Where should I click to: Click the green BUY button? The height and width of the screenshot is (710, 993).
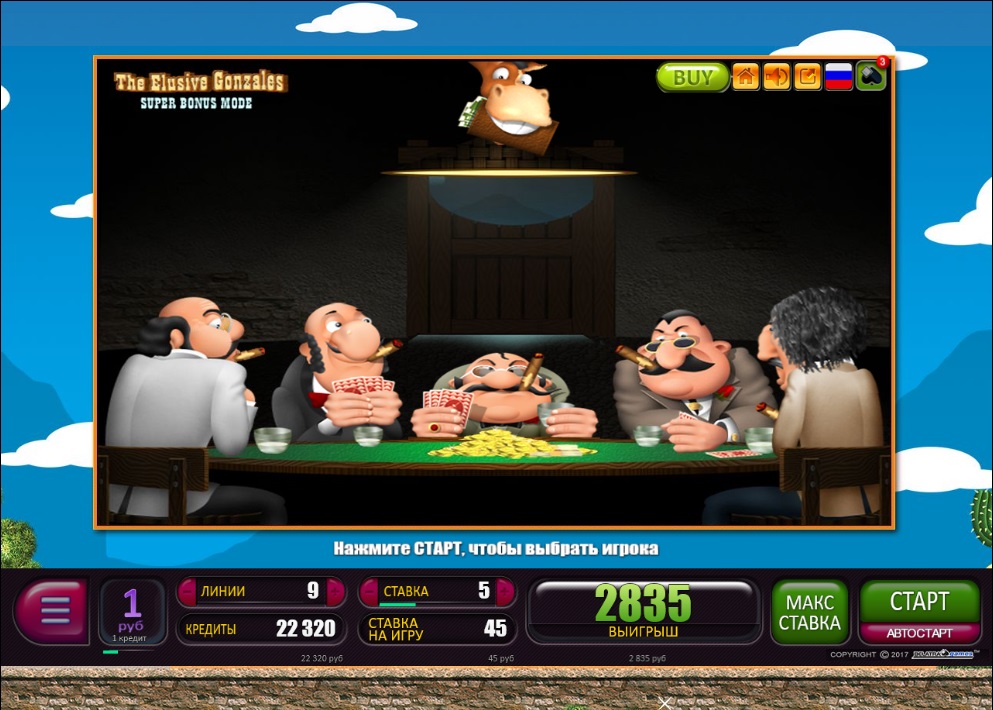tap(692, 77)
